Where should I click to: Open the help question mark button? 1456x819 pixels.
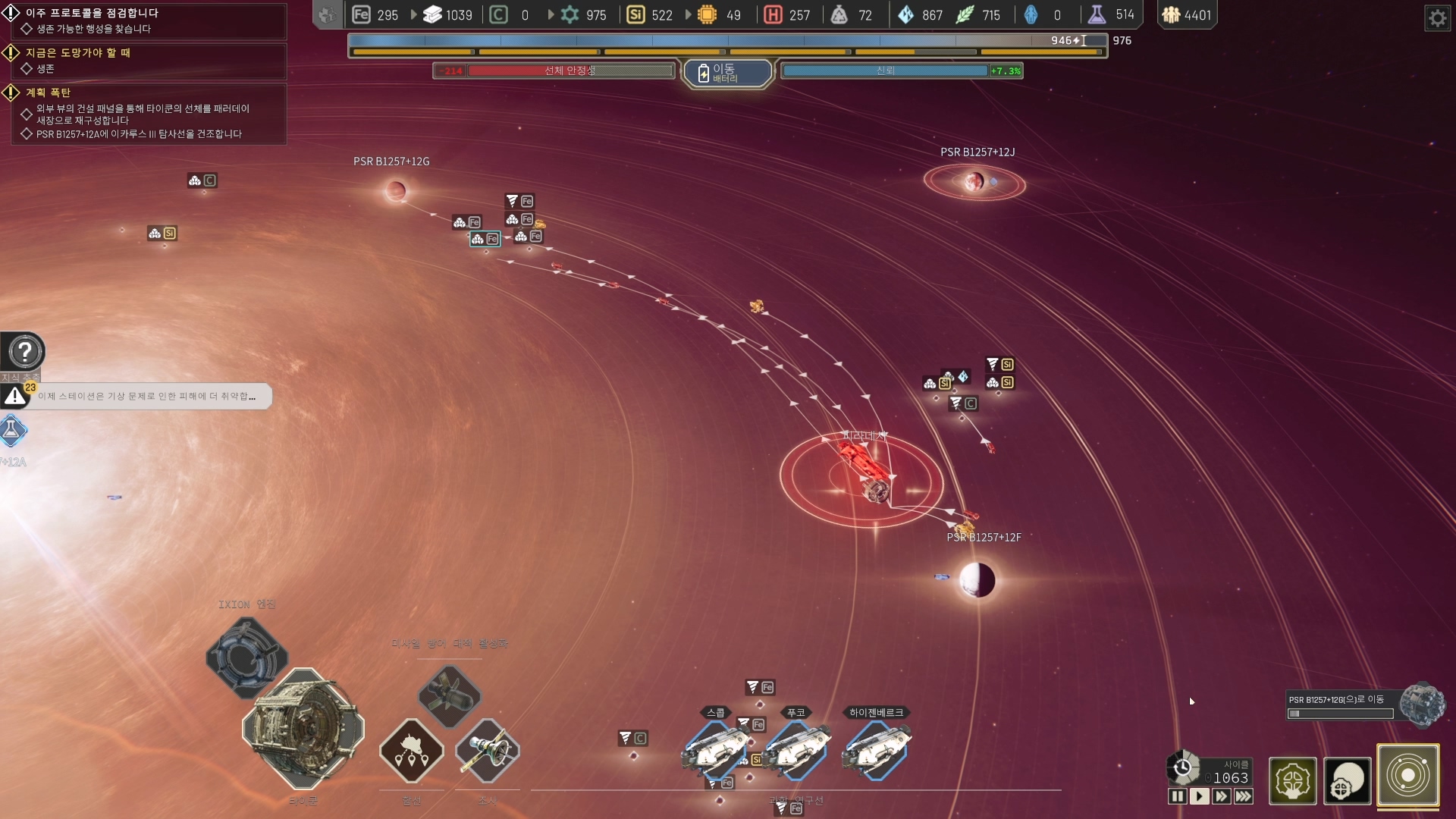click(24, 352)
